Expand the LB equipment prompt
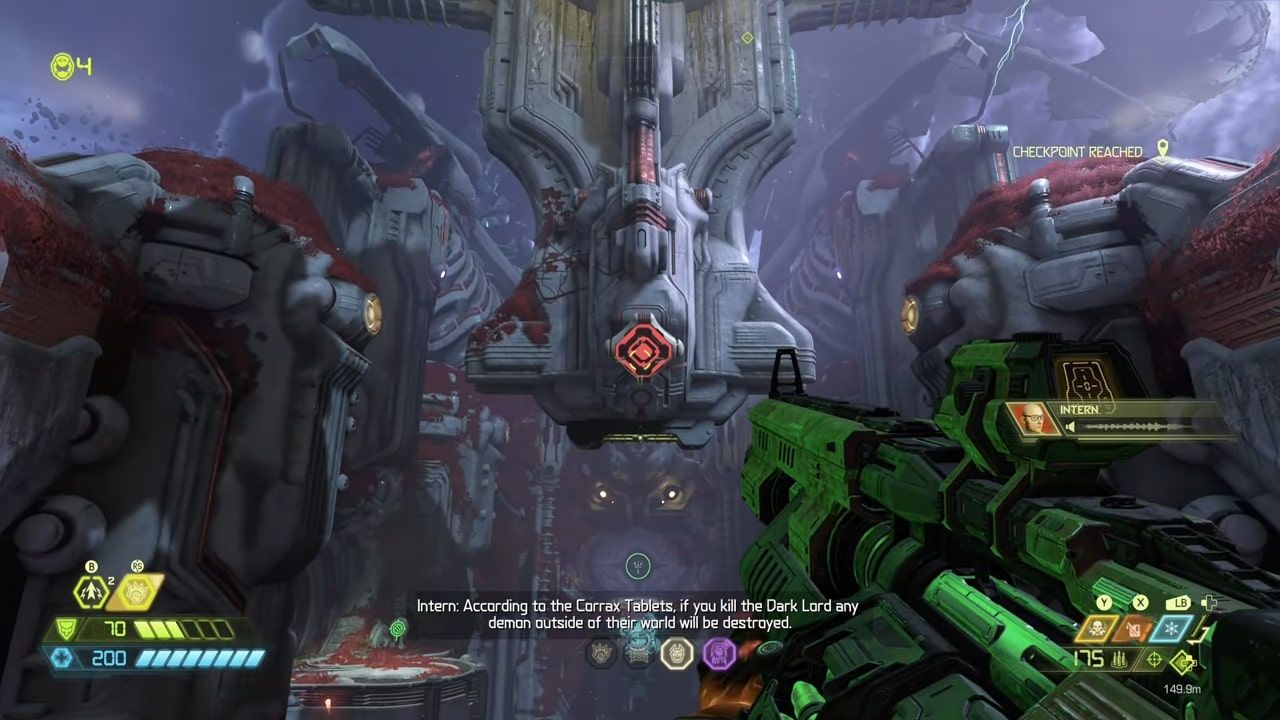 coord(1179,602)
